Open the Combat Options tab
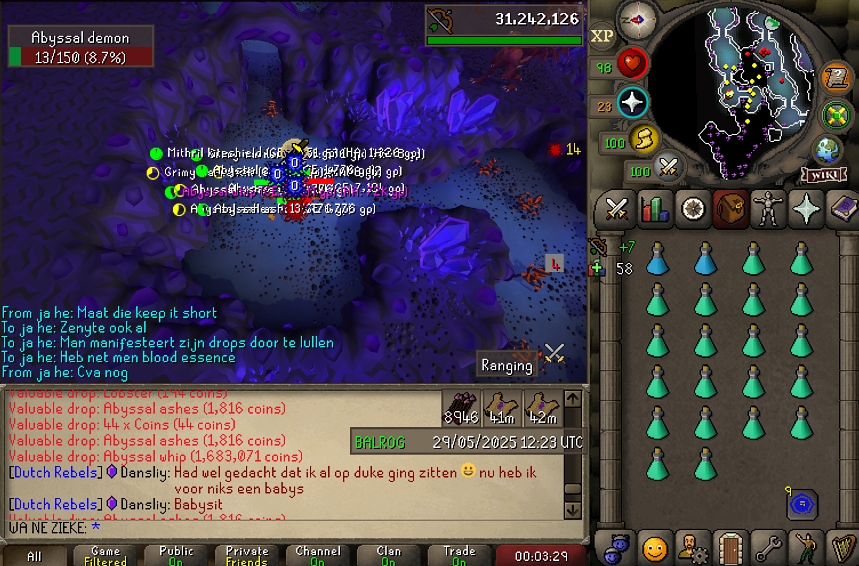Viewport: 859px width, 566px height. tap(617, 210)
